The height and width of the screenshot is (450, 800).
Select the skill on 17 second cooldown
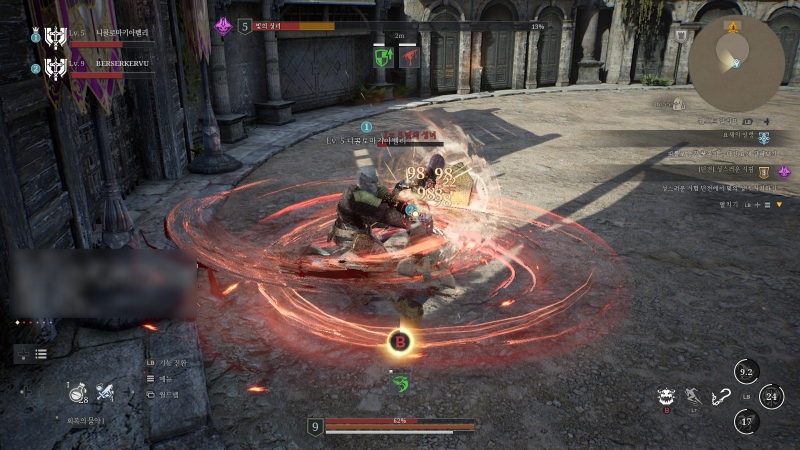point(746,421)
